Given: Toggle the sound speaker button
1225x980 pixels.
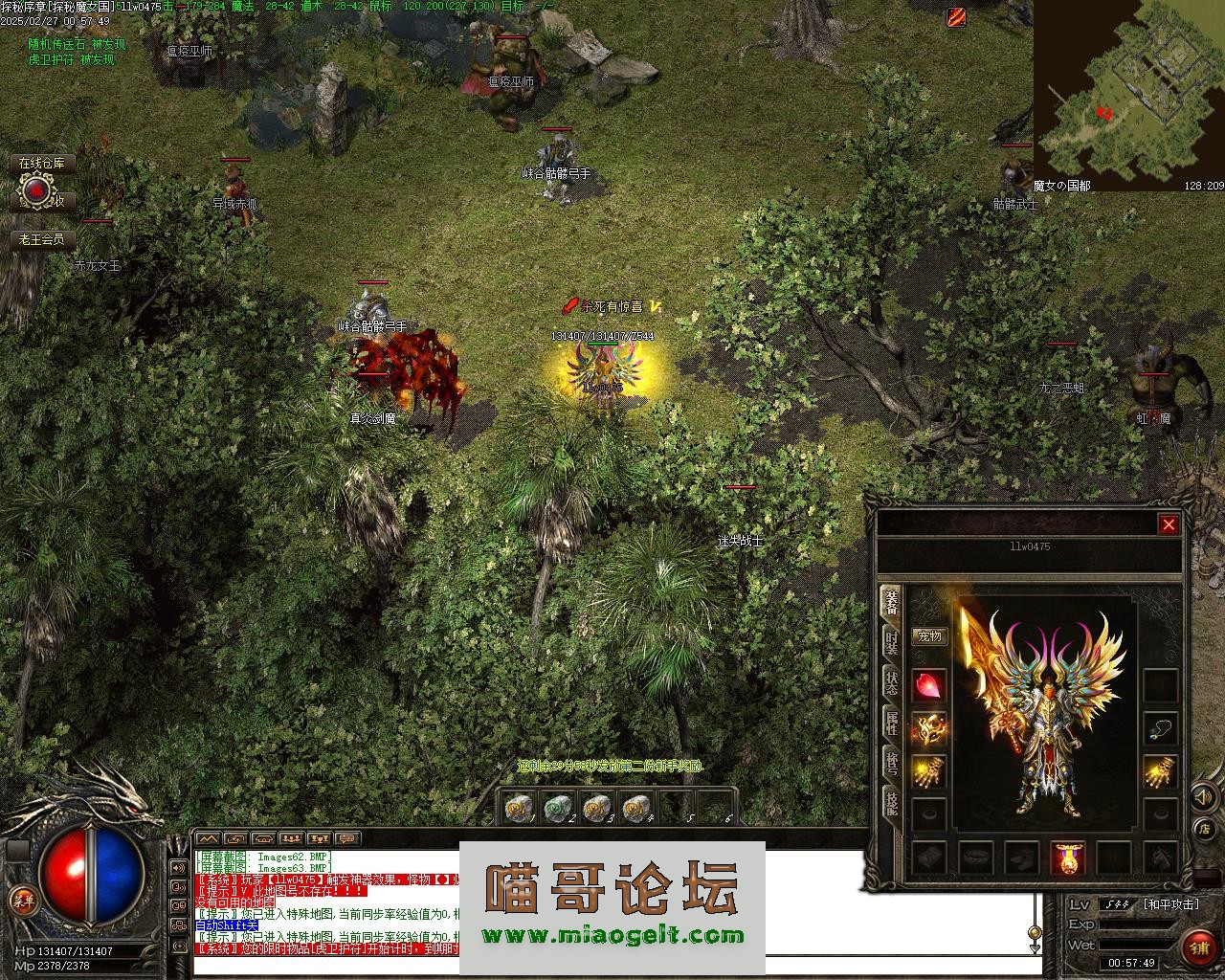Looking at the screenshot, I should tap(1202, 796).
